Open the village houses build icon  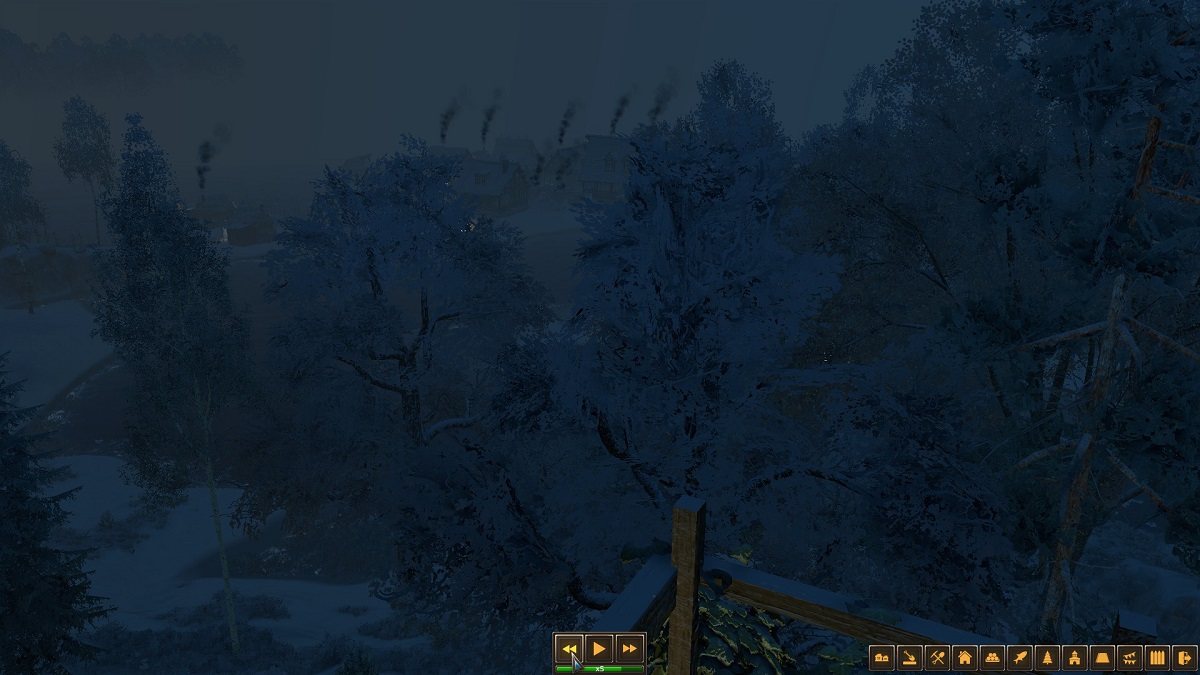(881, 657)
